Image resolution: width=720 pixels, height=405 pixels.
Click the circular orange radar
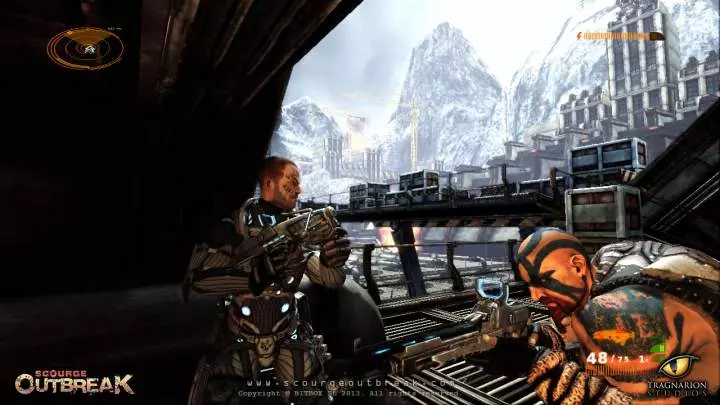tap(85, 47)
